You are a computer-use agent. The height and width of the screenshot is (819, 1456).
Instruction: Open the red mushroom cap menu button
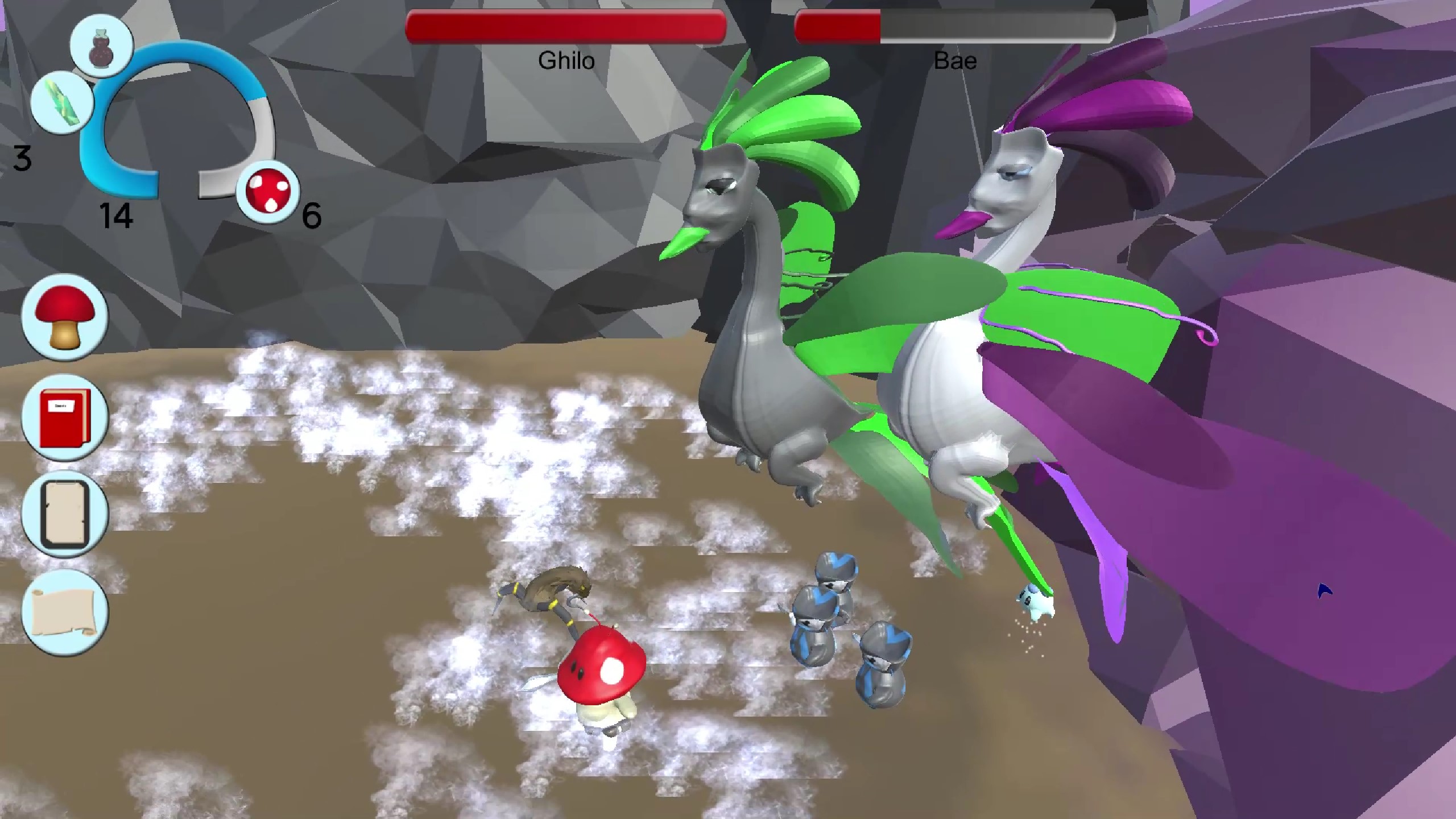[x=64, y=317]
